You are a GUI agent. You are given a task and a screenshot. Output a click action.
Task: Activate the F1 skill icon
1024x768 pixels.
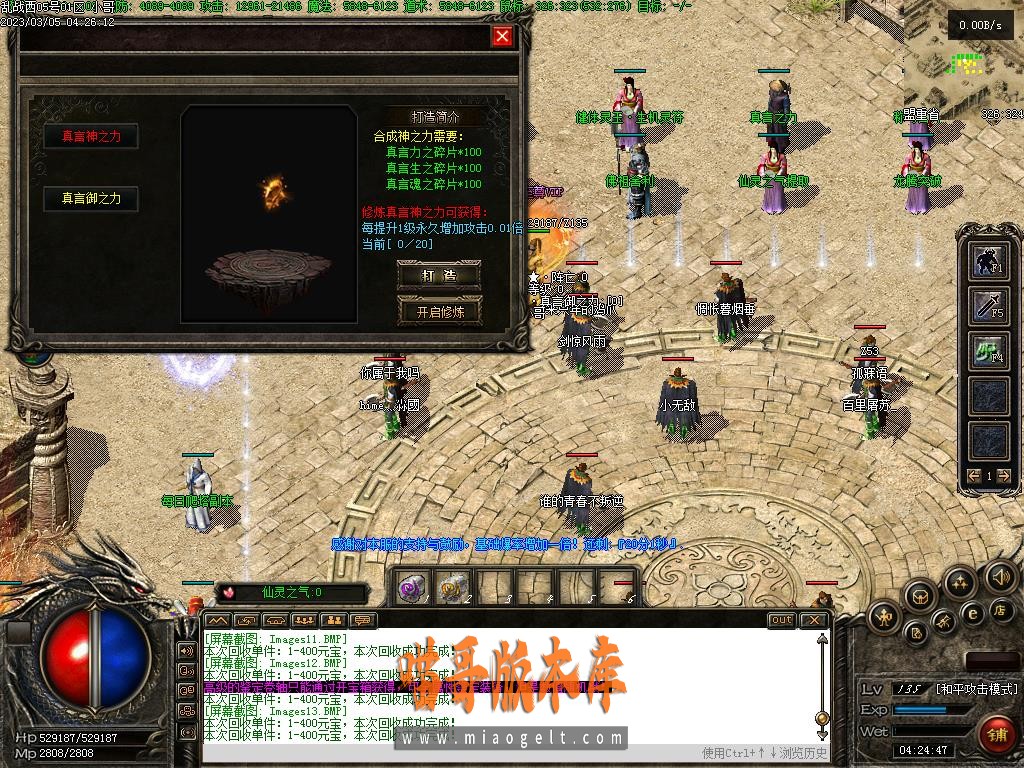pos(990,261)
